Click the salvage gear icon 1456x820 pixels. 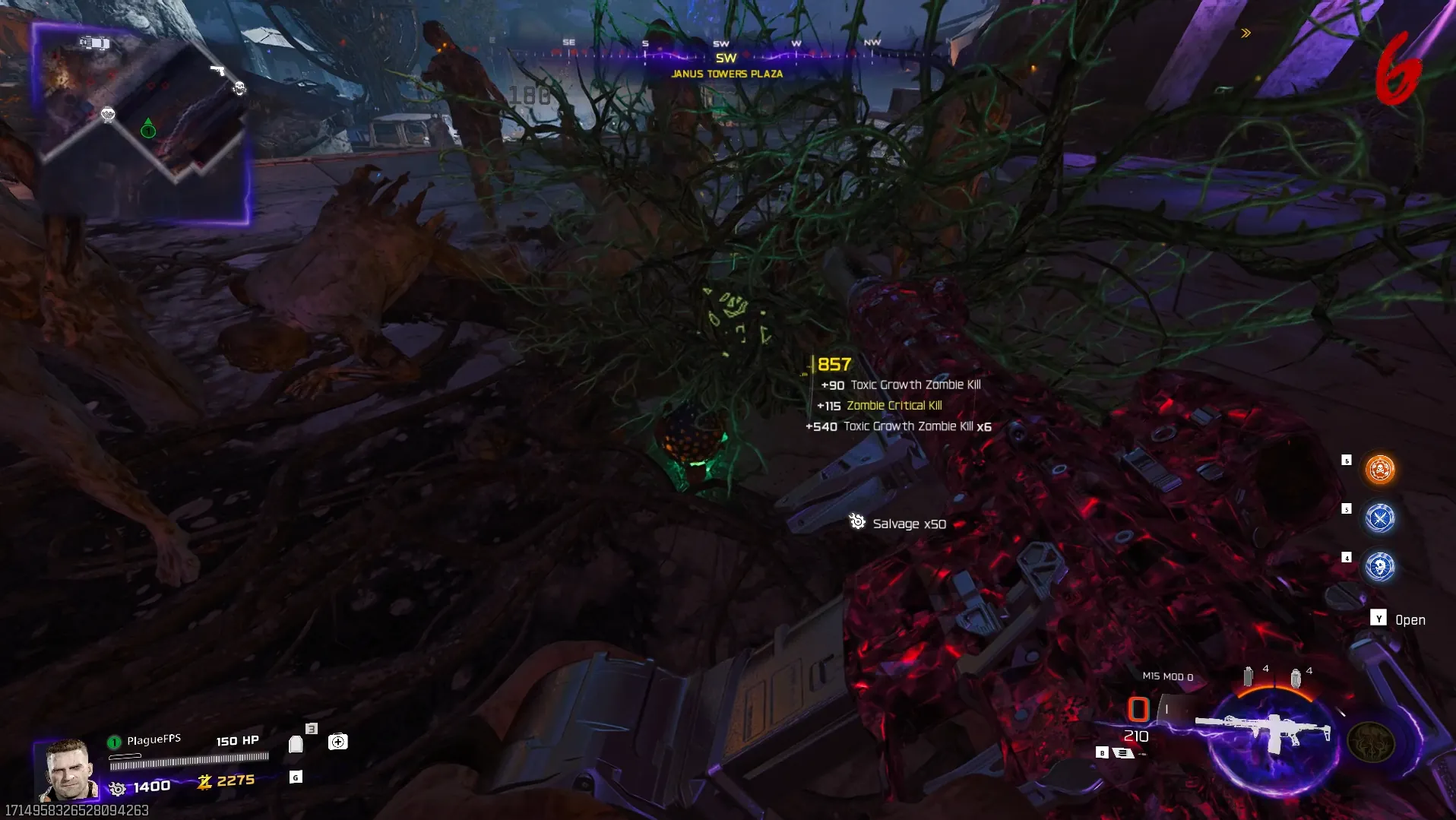tap(117, 788)
